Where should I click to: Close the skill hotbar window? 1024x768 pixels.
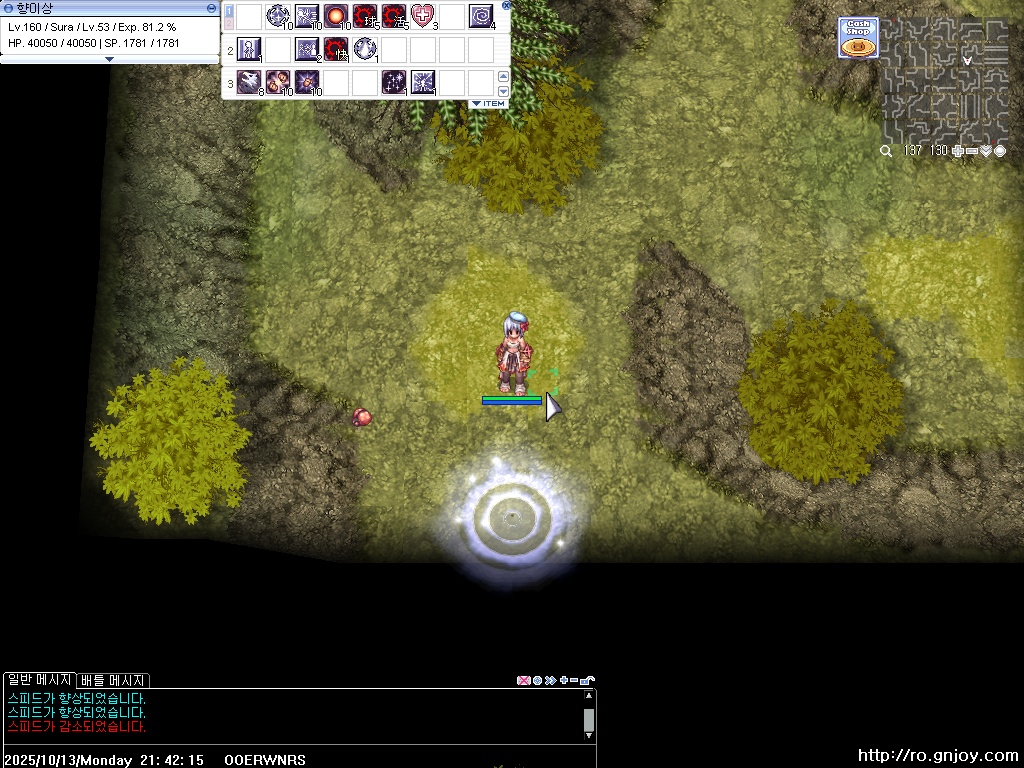[506, 5]
